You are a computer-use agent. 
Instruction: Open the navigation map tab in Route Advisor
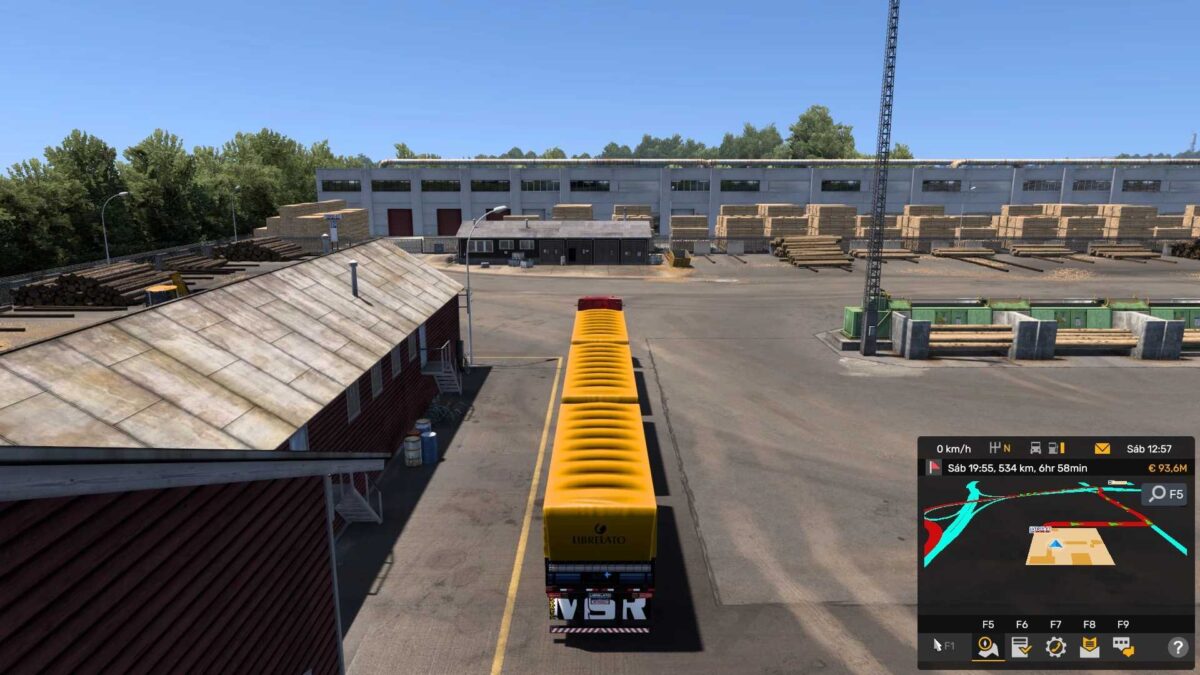coord(988,647)
